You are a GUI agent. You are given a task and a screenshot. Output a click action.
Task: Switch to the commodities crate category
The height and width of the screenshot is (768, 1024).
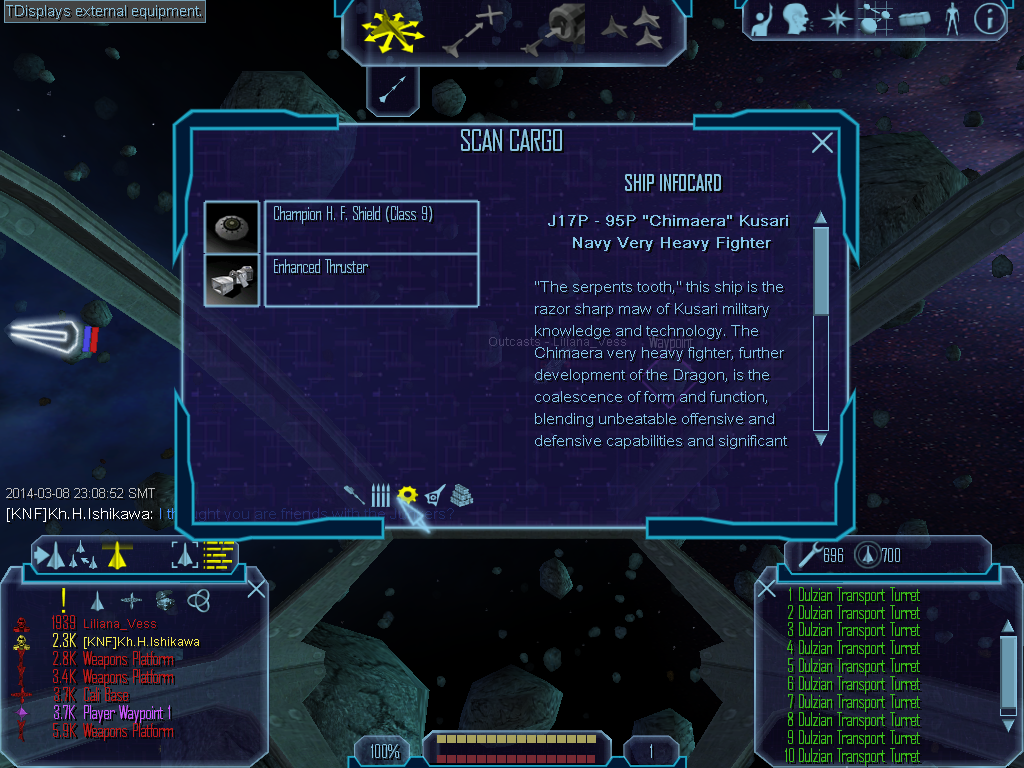(461, 495)
